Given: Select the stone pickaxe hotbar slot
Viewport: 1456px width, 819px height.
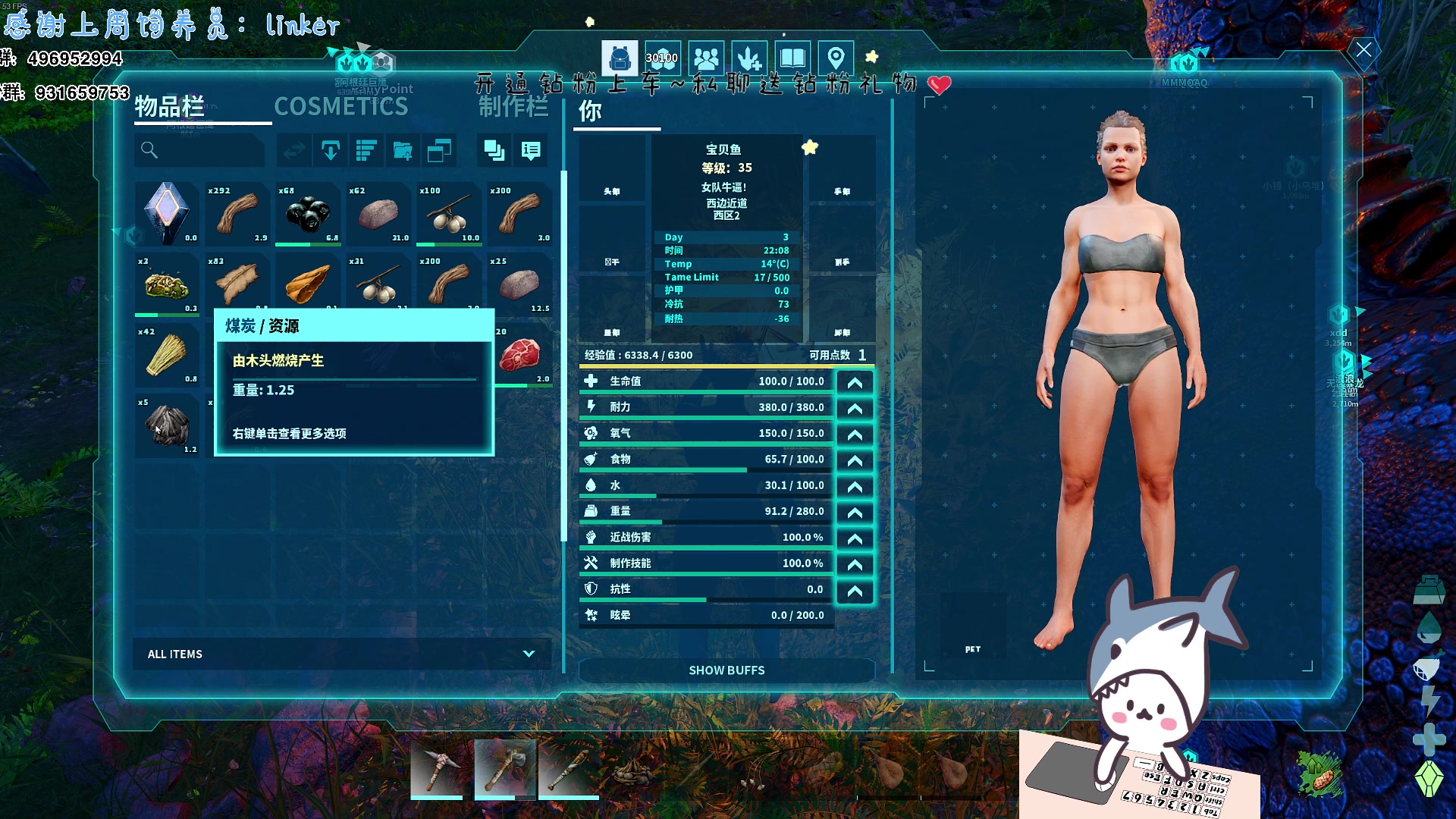Looking at the screenshot, I should coord(437,768).
